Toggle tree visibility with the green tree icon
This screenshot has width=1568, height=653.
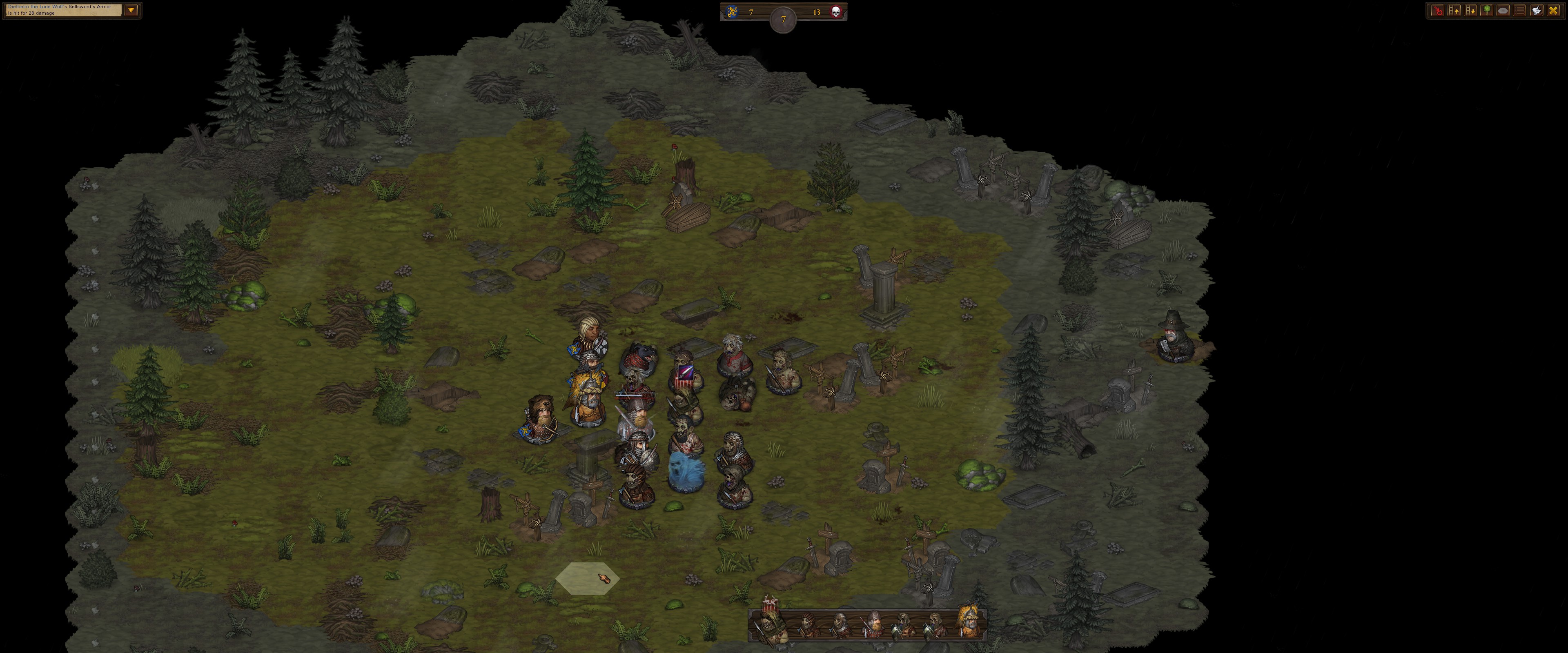(1486, 11)
